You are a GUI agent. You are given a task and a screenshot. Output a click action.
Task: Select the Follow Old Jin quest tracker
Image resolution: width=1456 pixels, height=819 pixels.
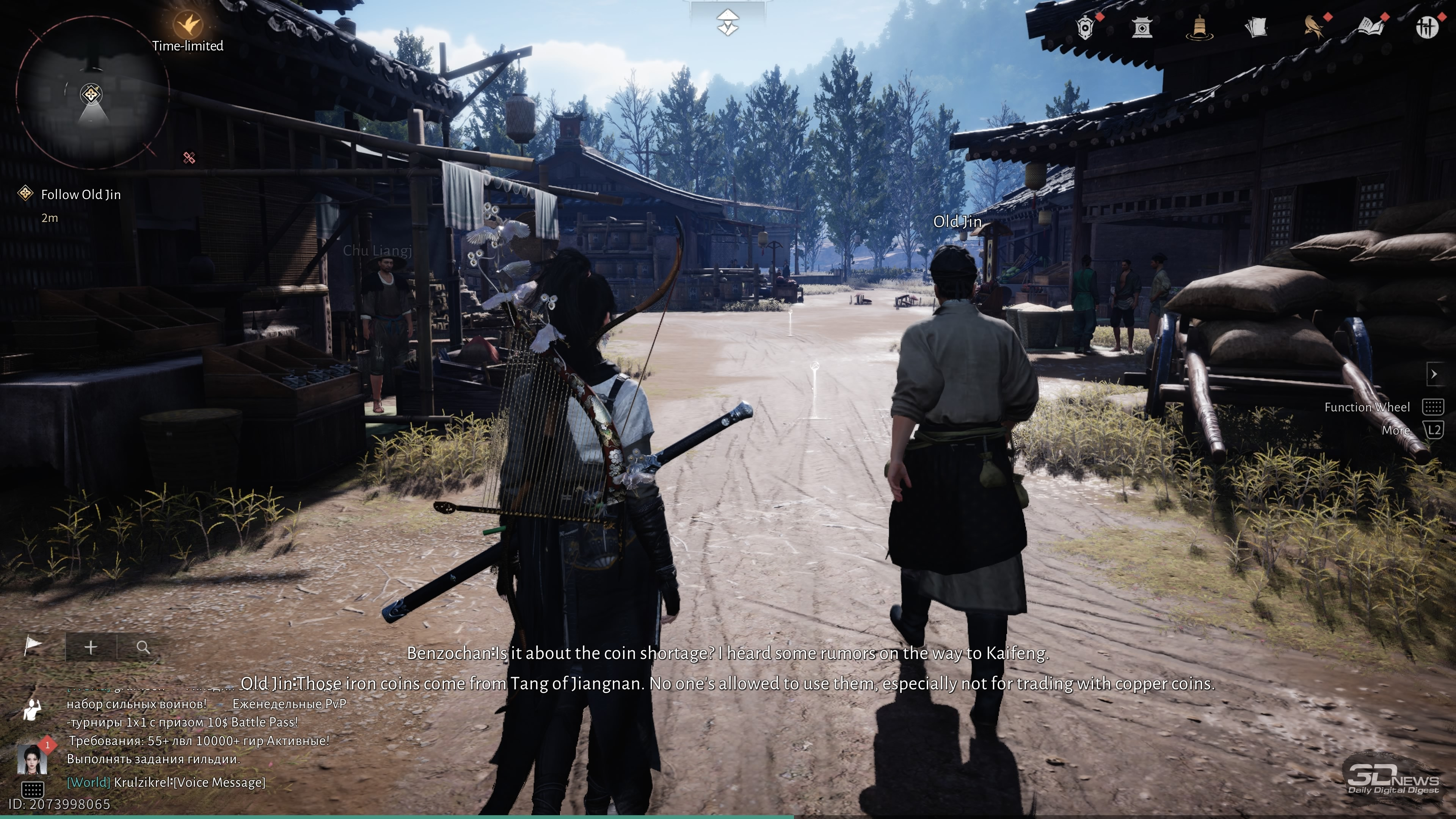pyautogui.click(x=80, y=195)
